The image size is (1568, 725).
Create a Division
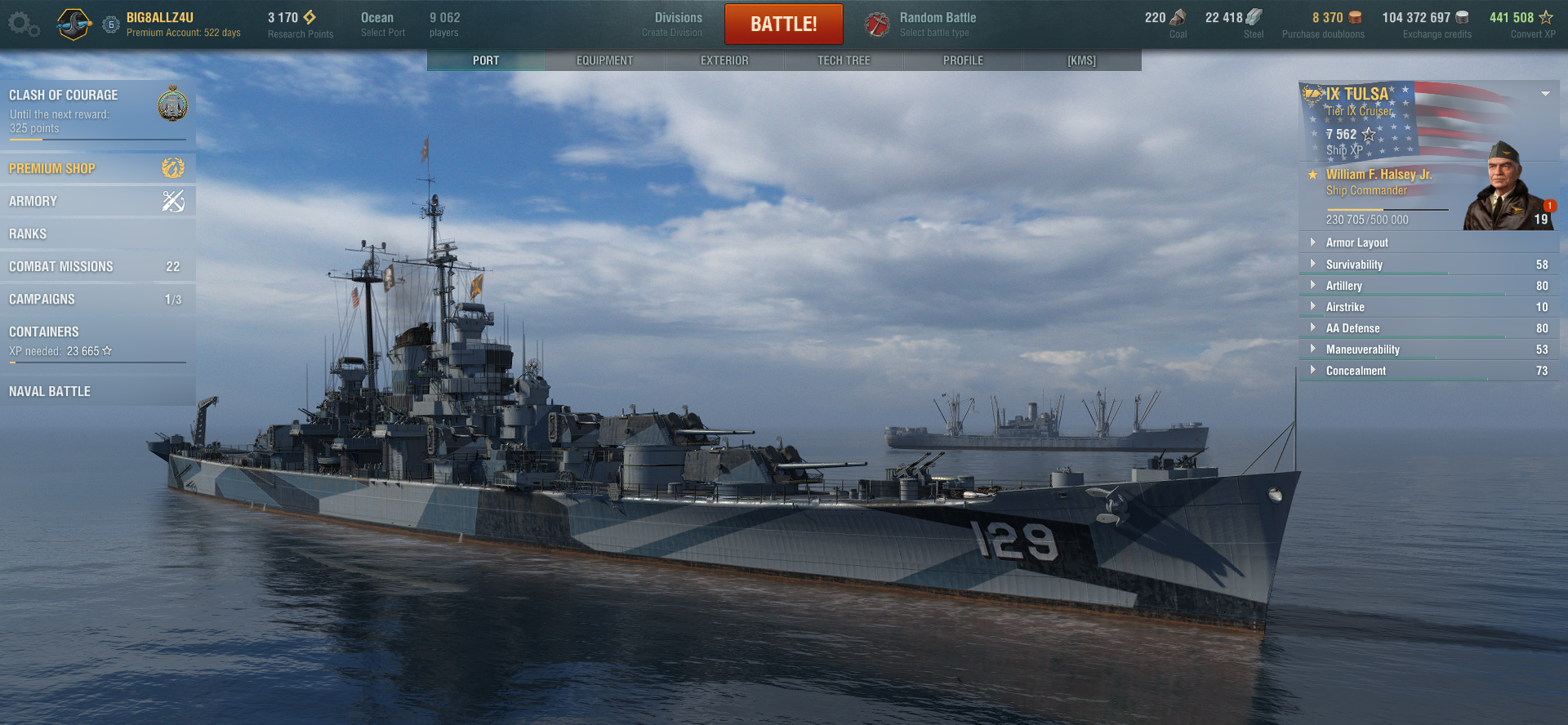coord(677,24)
